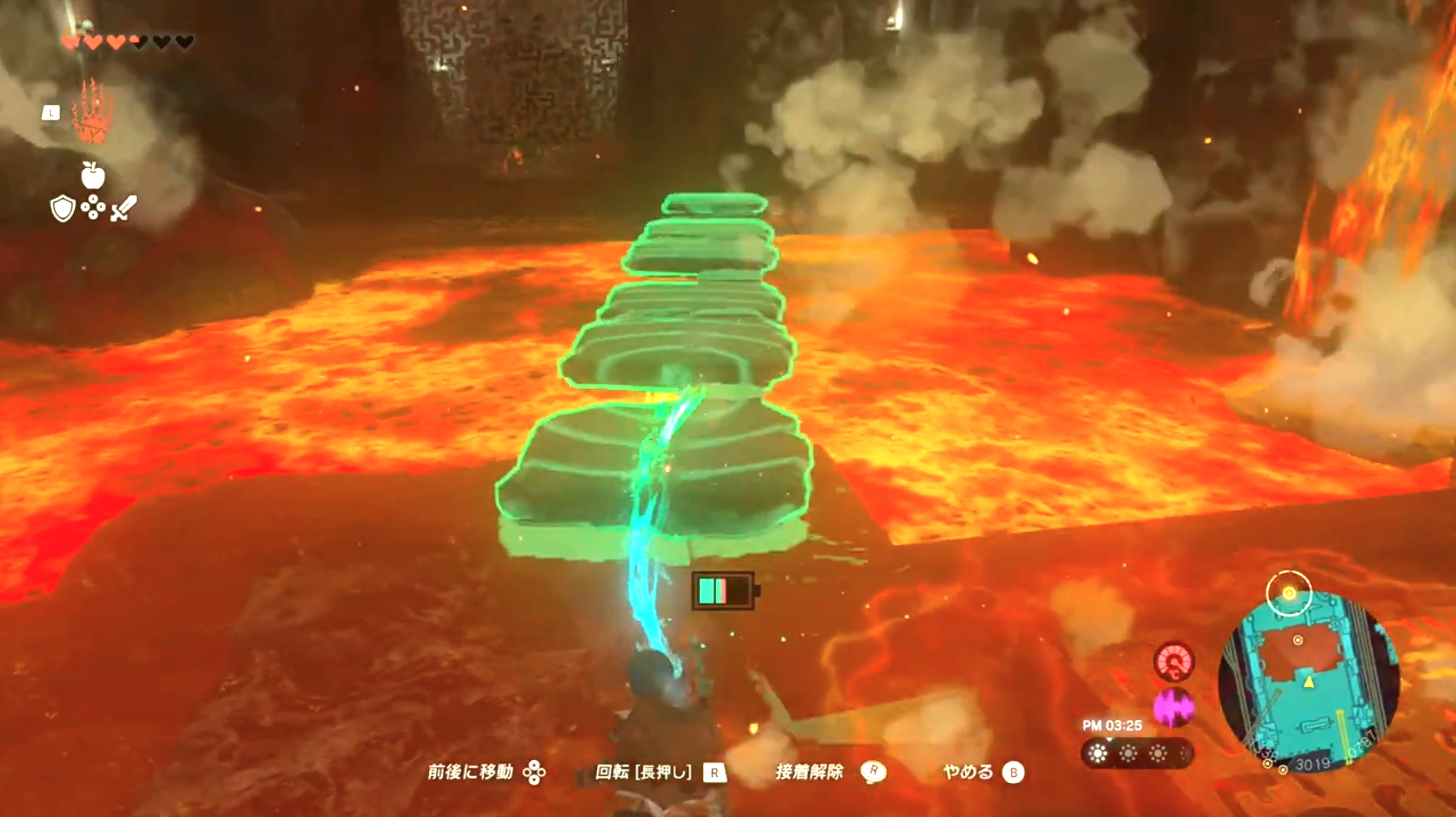Open the weather forecast pips panel
The width and height of the screenshot is (1456, 817).
pyautogui.click(x=1137, y=752)
